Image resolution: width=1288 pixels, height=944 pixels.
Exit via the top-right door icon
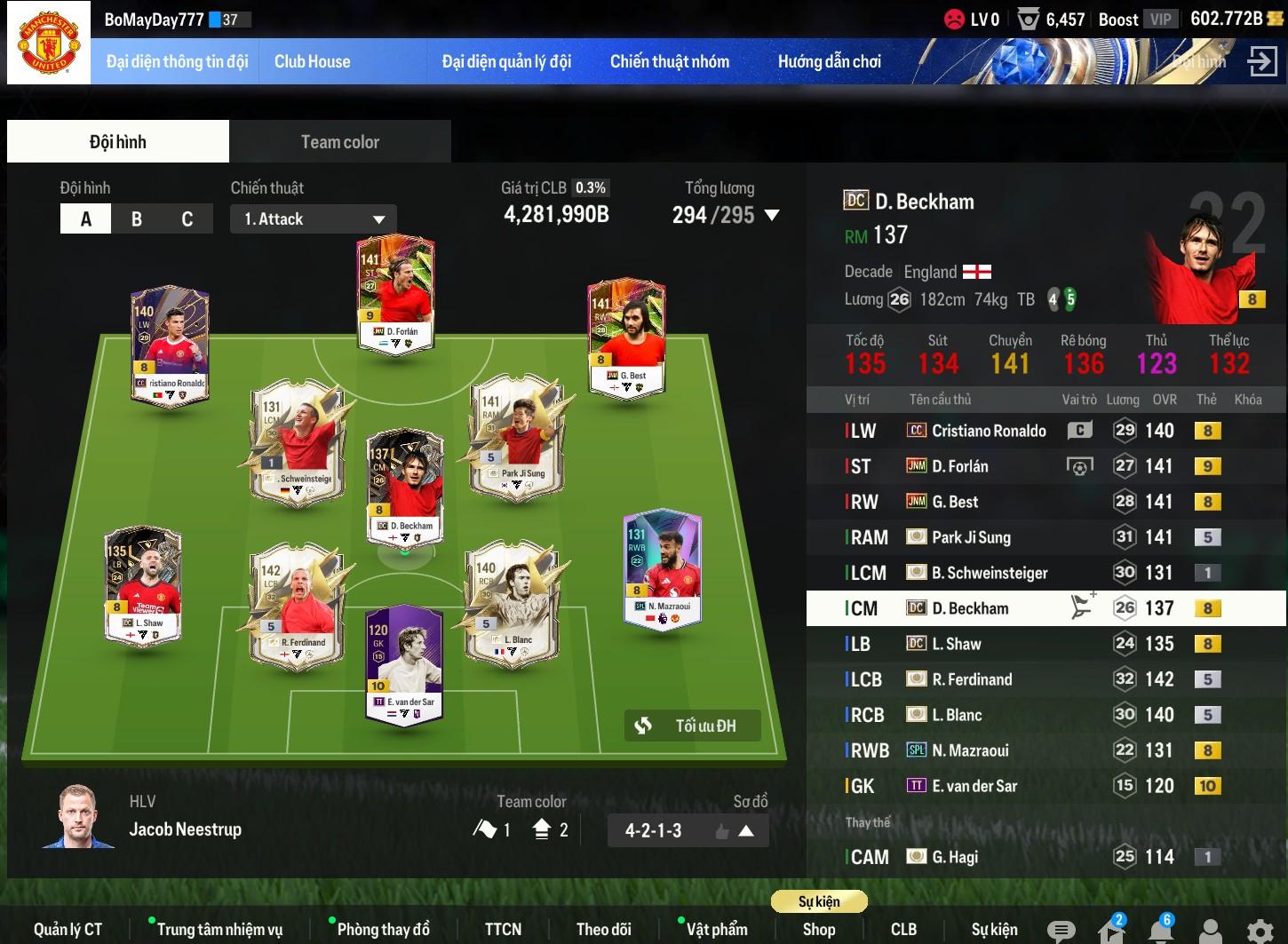(1261, 62)
